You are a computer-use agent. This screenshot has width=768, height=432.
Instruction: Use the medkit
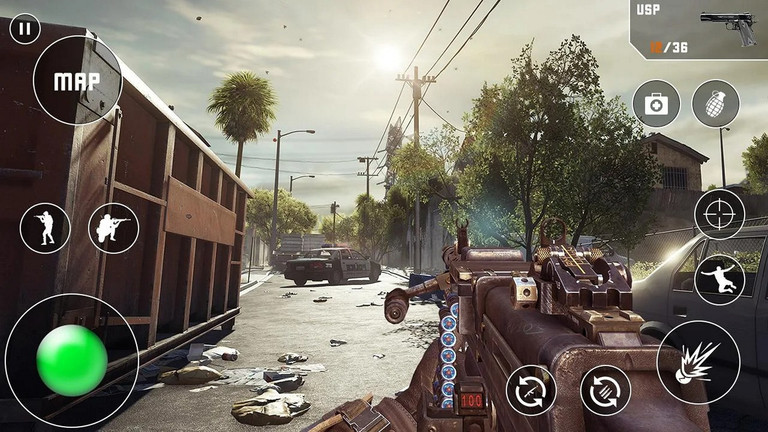tap(656, 104)
